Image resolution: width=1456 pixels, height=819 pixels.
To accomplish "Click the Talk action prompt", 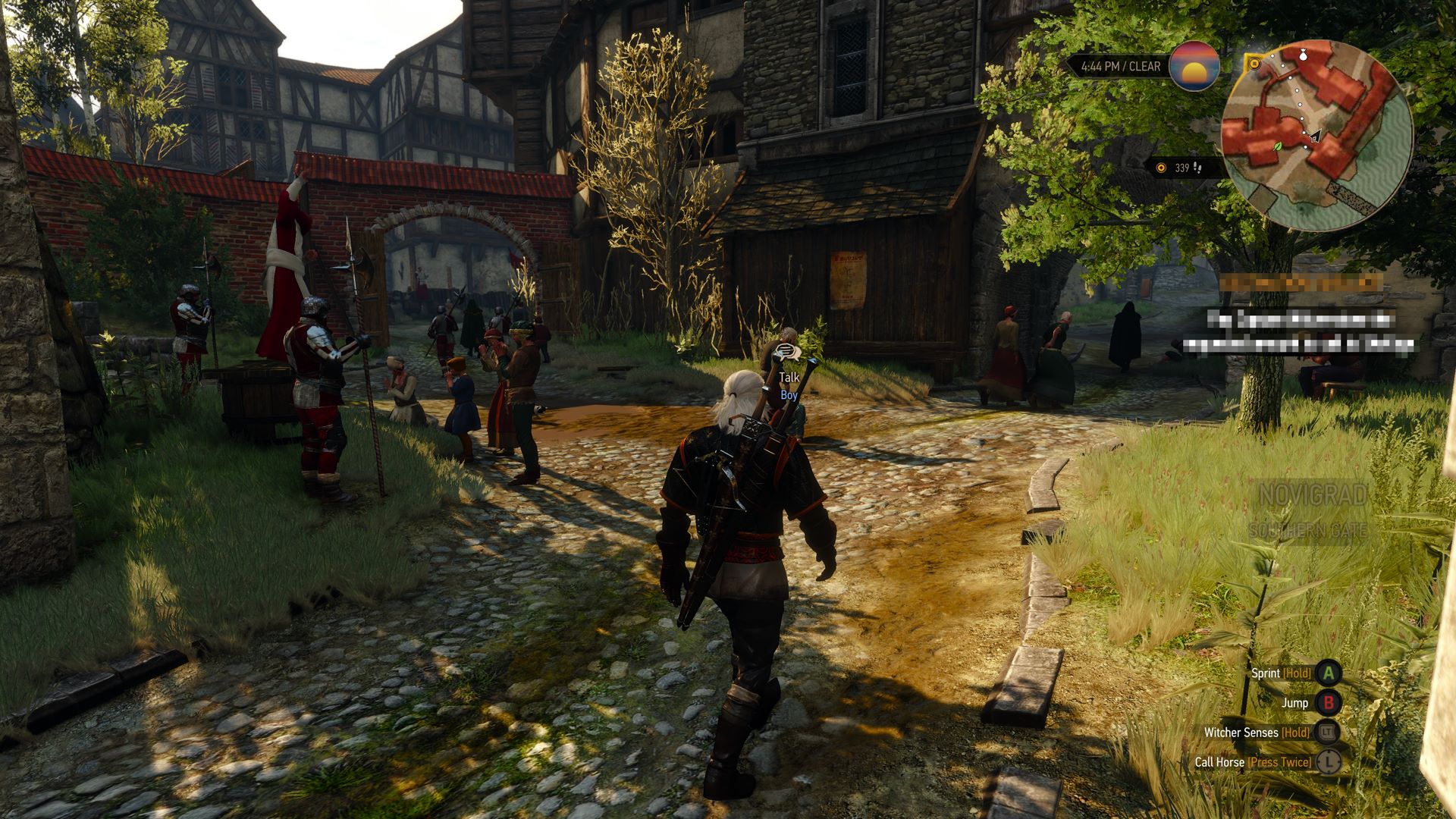I will [789, 377].
